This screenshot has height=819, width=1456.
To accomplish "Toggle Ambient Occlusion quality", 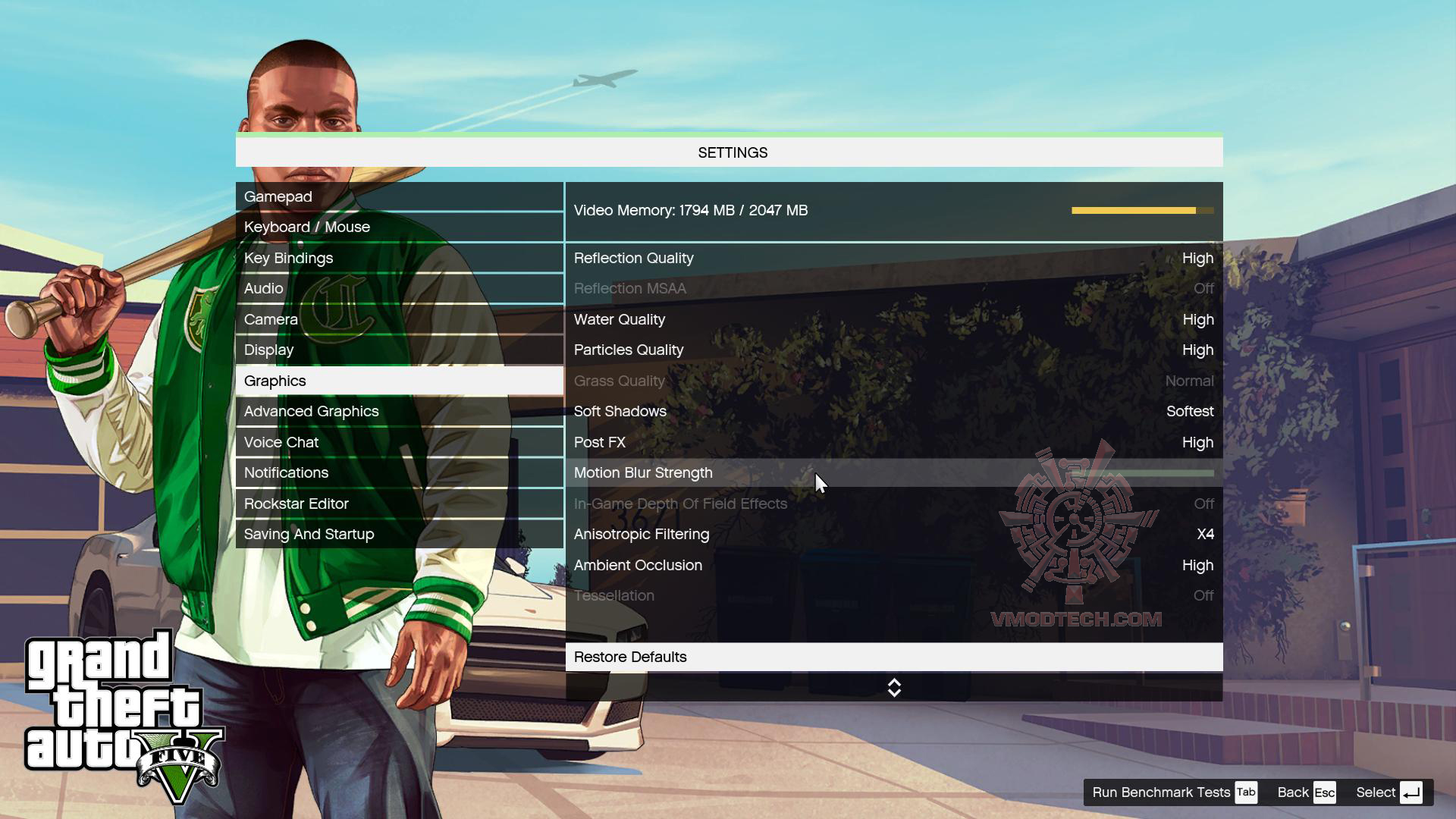I will (x=893, y=565).
